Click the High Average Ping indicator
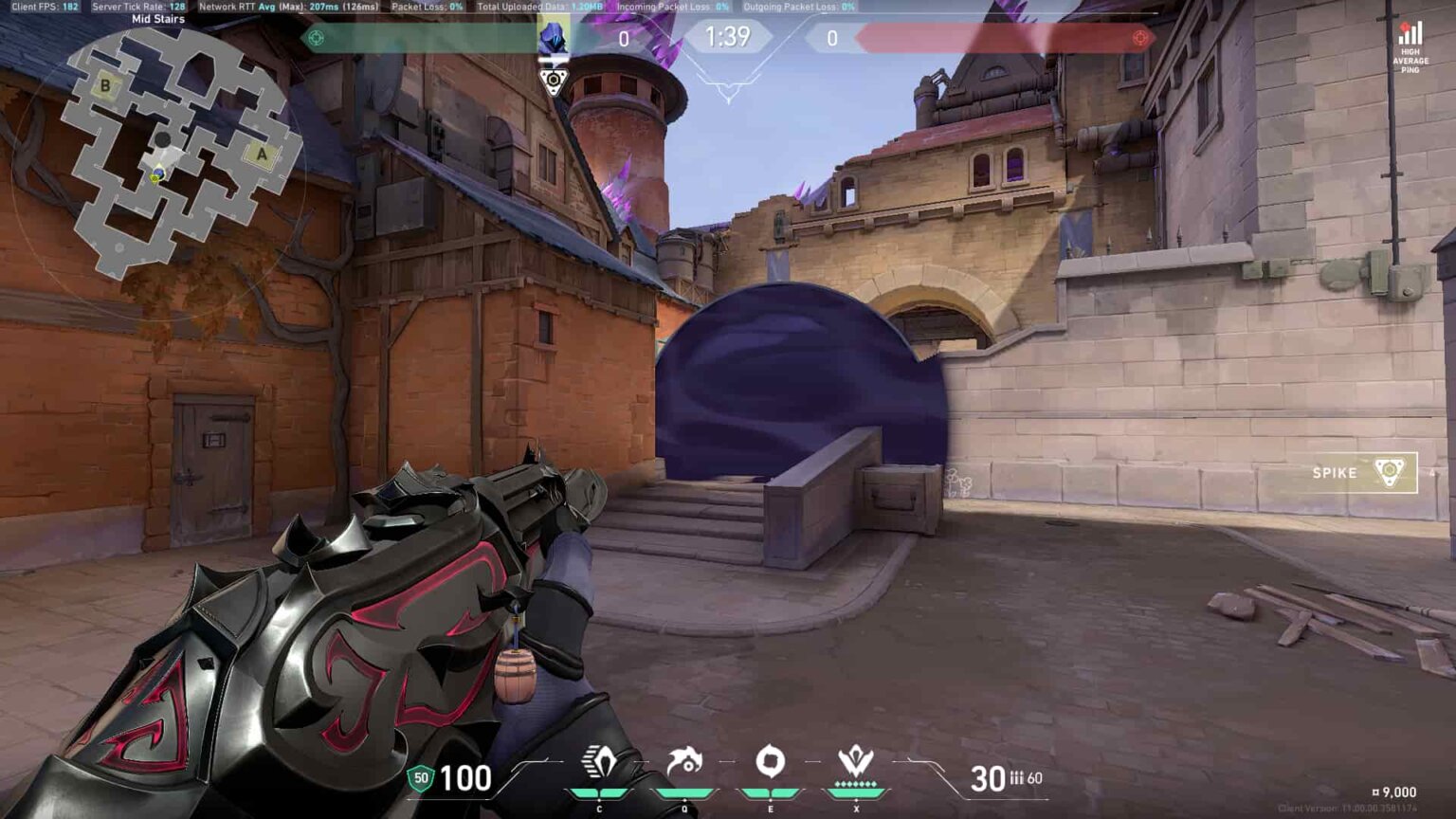Viewport: 1456px width, 819px height. point(1410,47)
